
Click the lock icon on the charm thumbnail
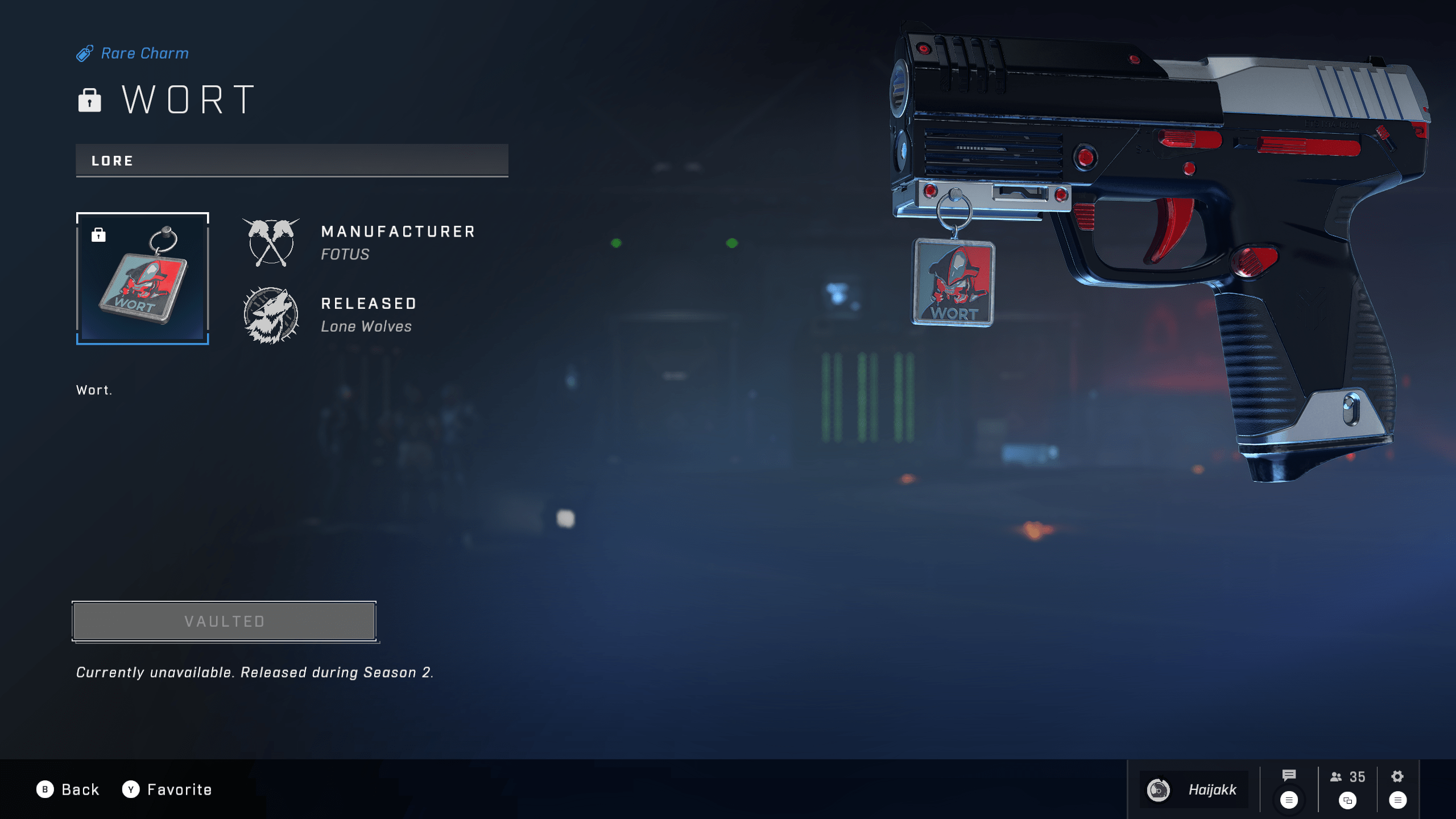[x=100, y=234]
